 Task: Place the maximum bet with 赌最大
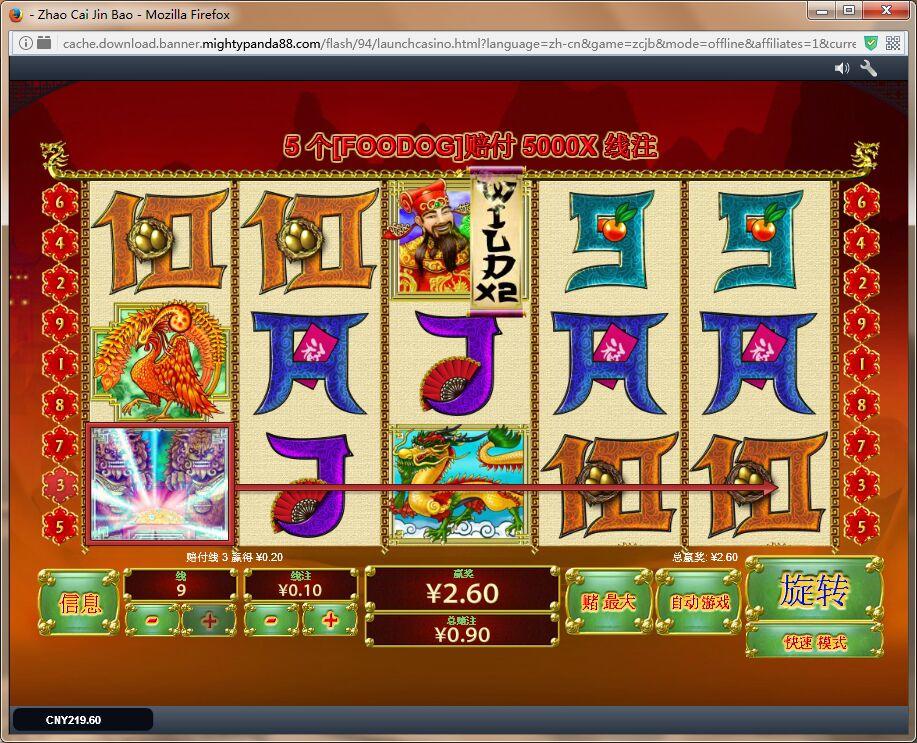(608, 601)
